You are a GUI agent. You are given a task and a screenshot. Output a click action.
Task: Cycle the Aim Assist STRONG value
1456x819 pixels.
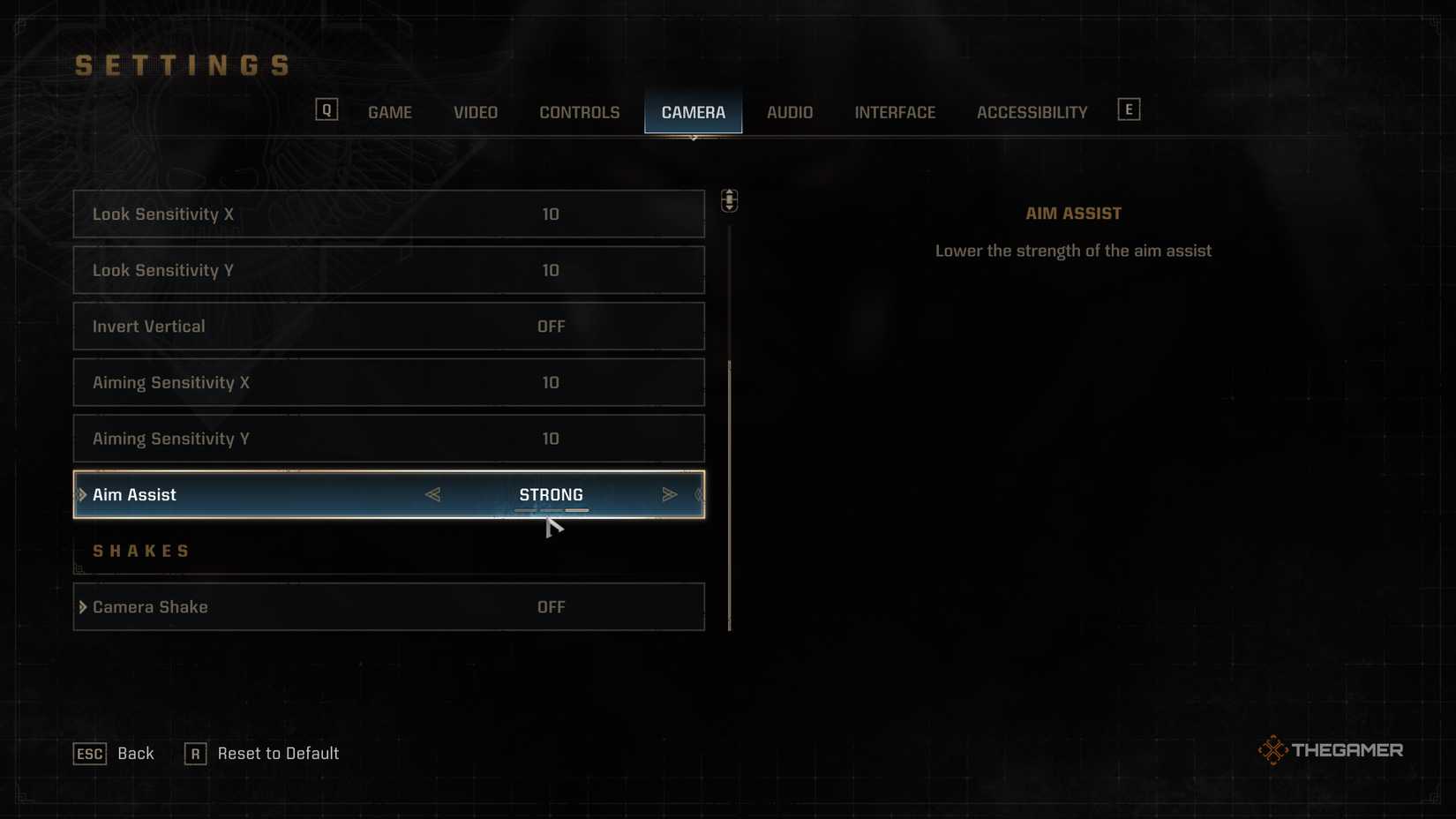pyautogui.click(x=552, y=494)
